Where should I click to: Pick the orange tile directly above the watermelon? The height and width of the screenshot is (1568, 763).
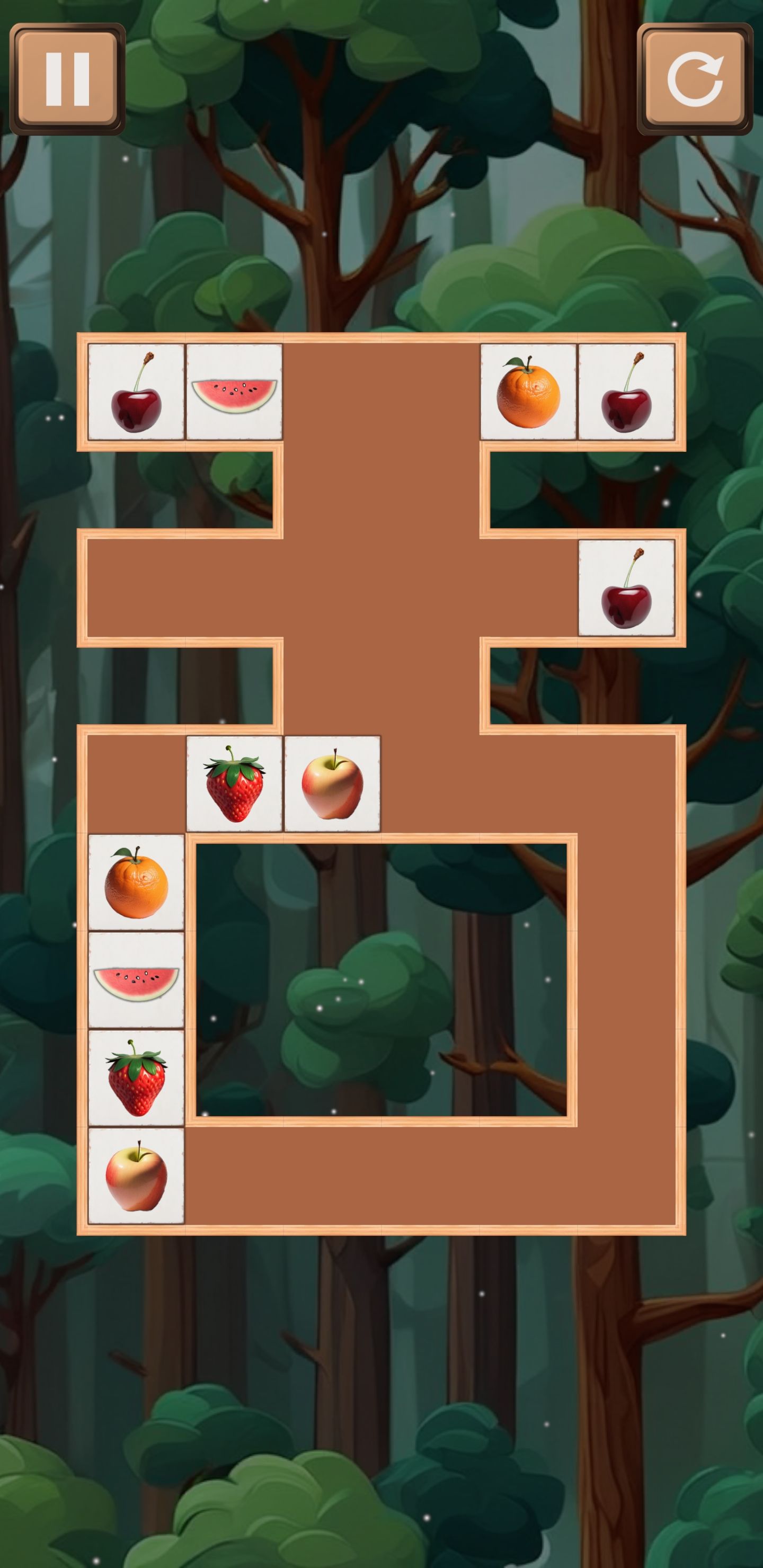point(136,882)
